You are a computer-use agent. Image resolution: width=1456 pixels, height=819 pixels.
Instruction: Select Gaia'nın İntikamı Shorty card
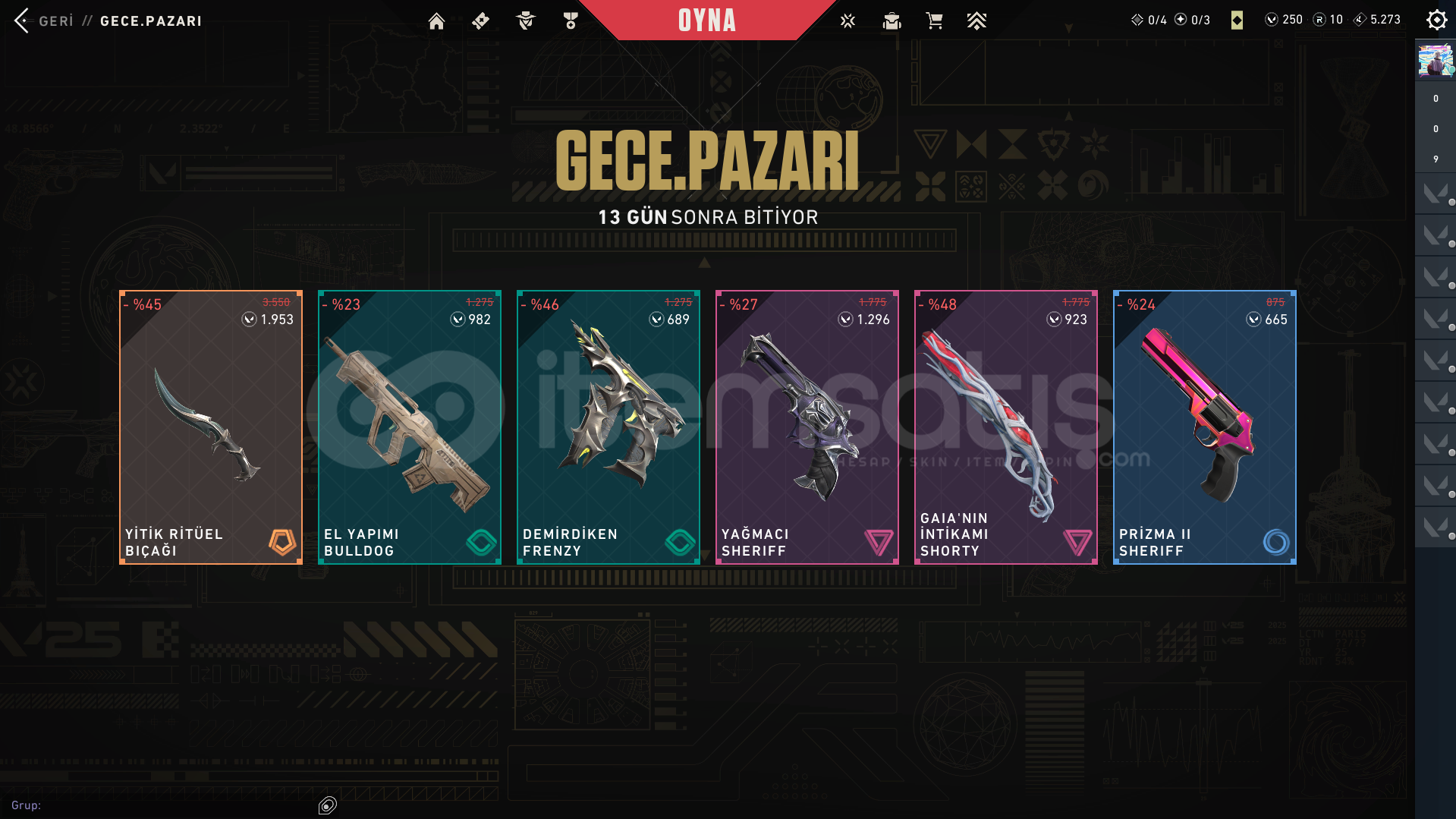point(1006,427)
